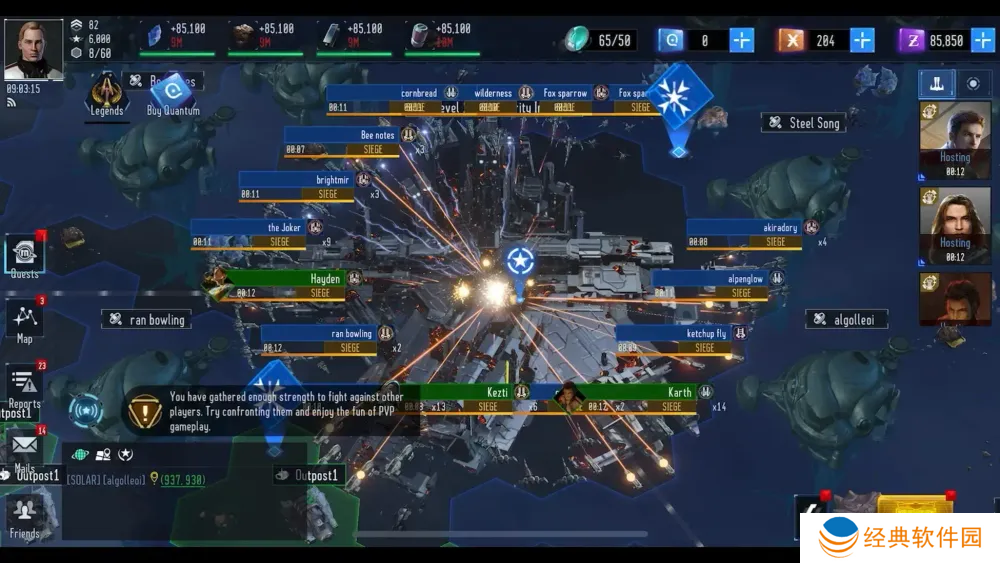Viewport: 1000px width, 563px height.
Task: Add more X currency with plus button
Action: click(x=862, y=40)
